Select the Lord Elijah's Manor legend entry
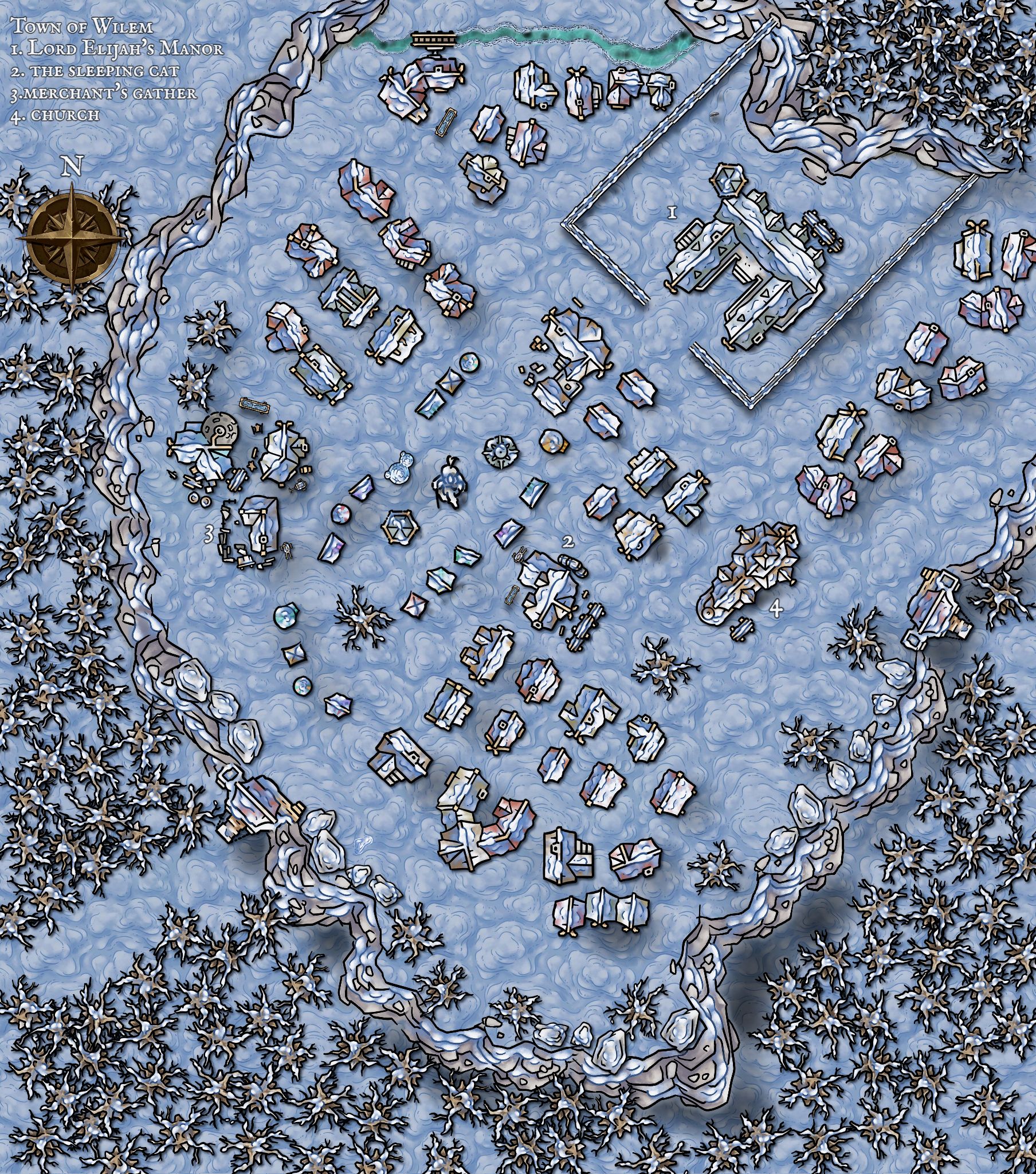Image resolution: width=1036 pixels, height=1174 pixels. coord(117,48)
